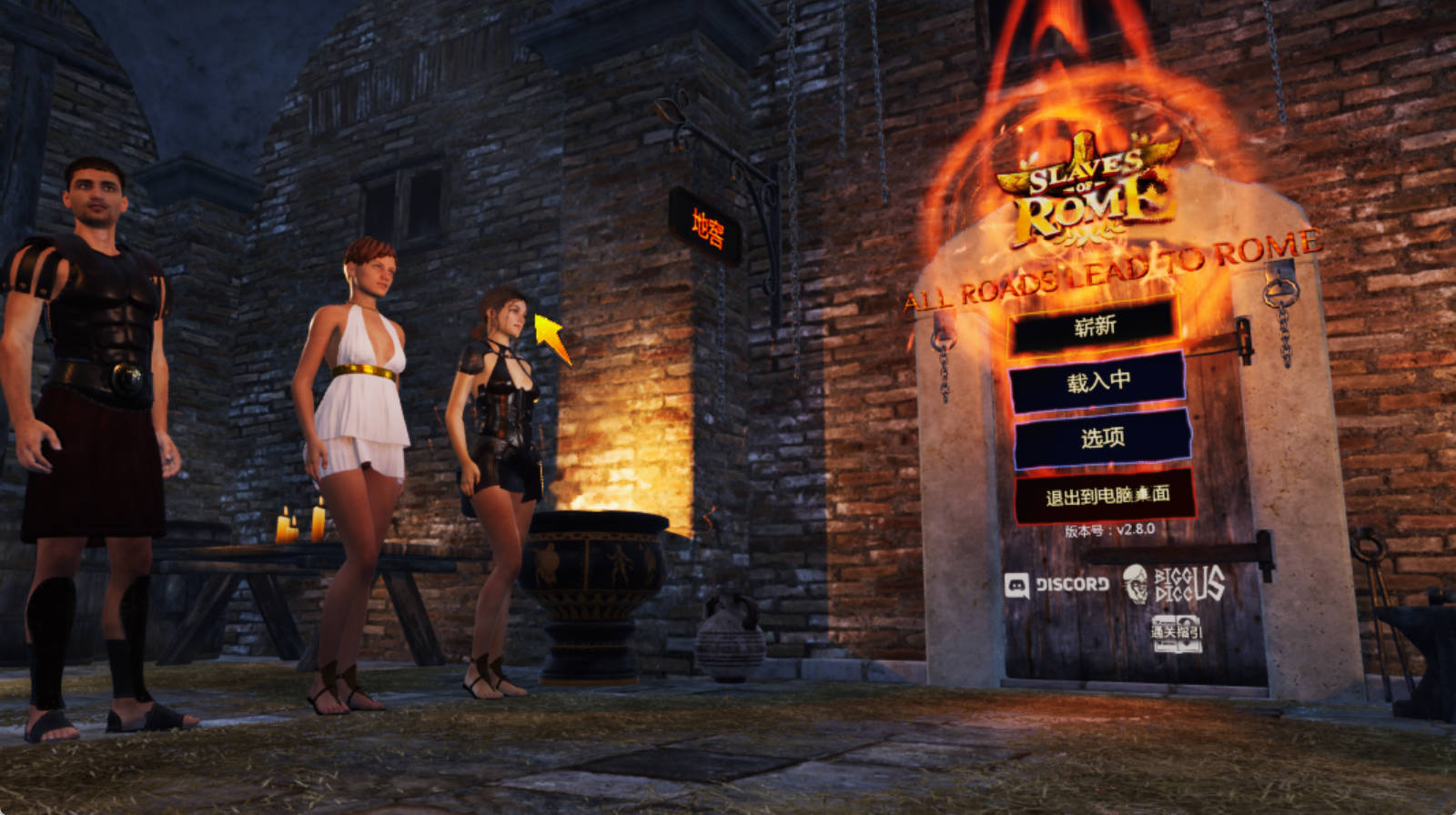Open the 选项 options menu
This screenshot has height=815, width=1456.
point(1102,438)
